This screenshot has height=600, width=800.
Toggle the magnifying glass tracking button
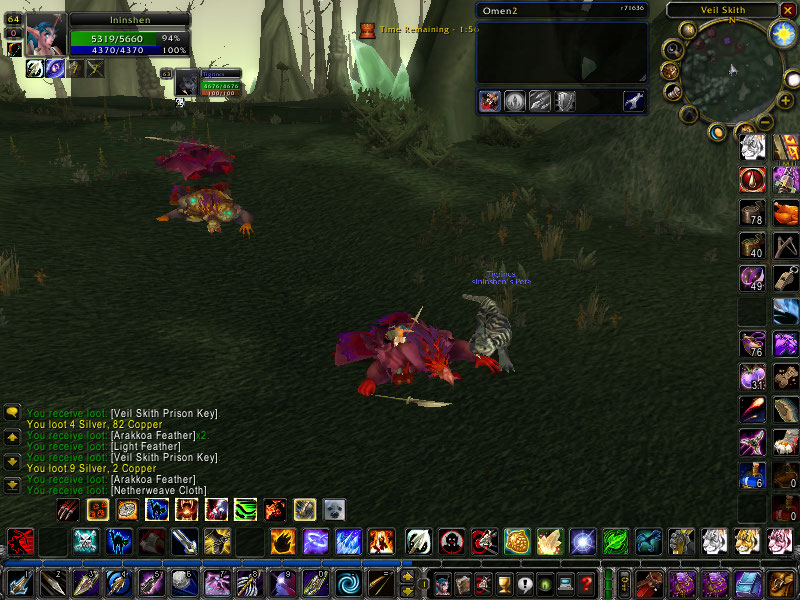(673, 49)
